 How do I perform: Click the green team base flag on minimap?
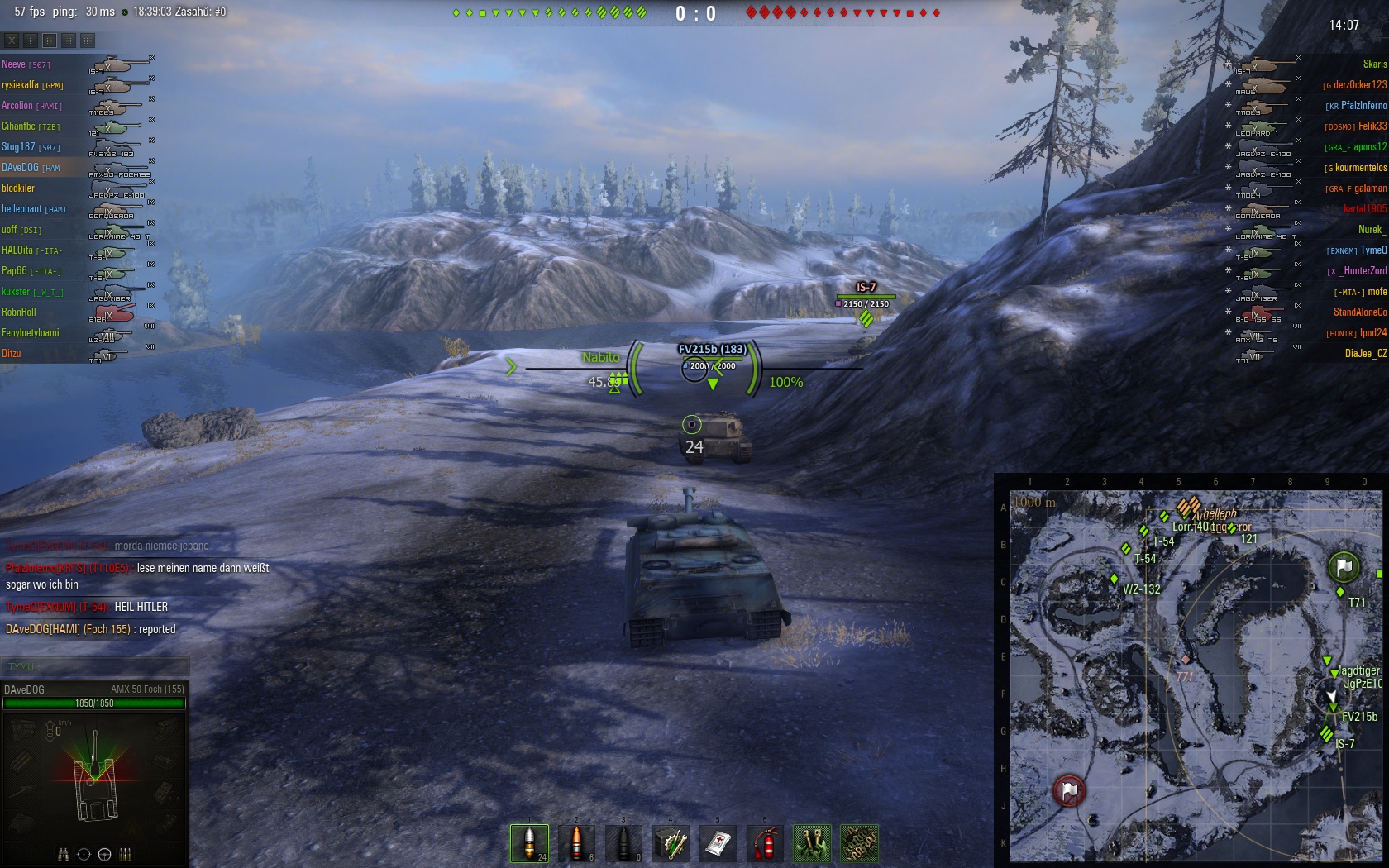[x=1344, y=566]
